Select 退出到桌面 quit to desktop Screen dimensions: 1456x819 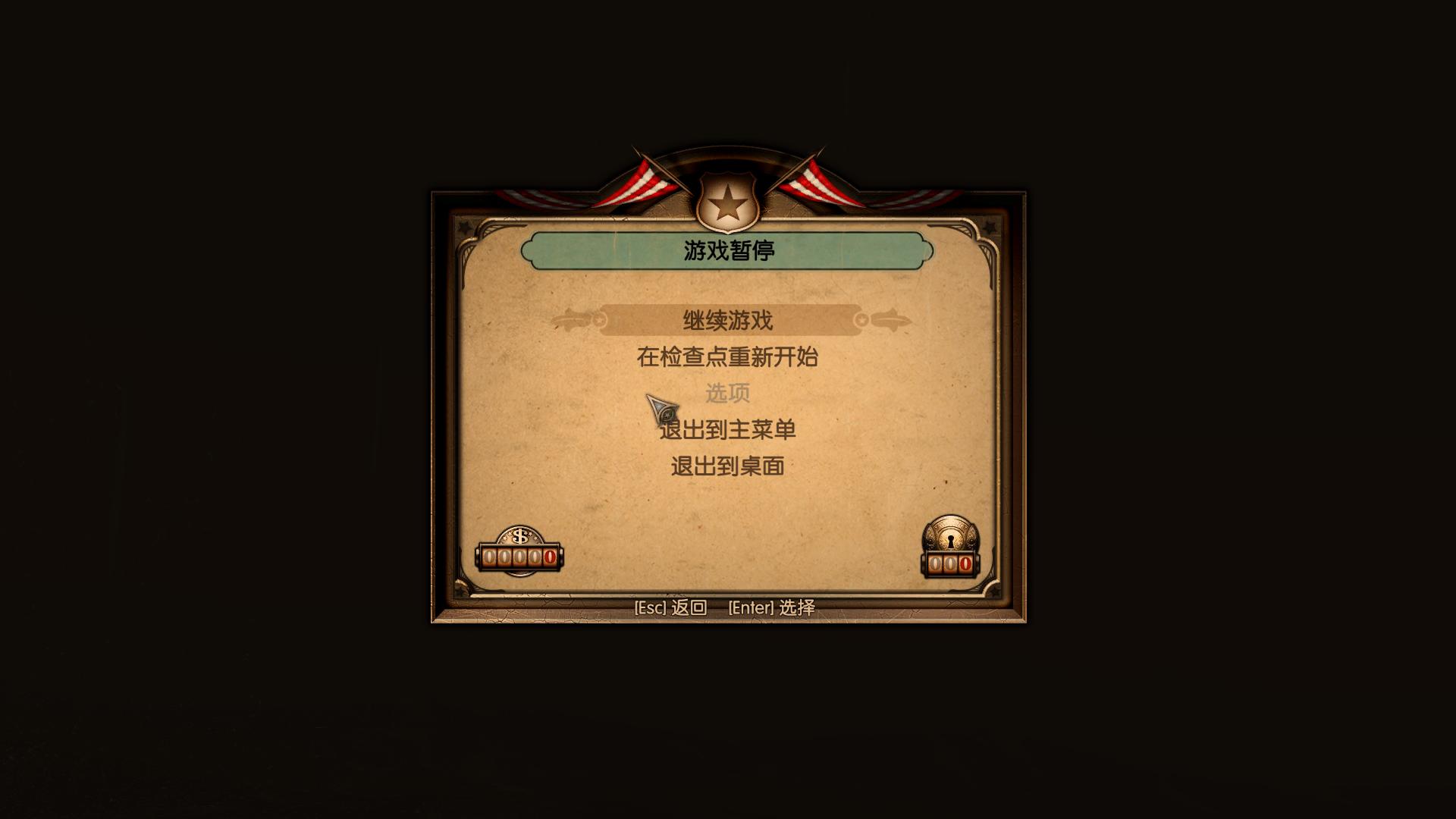728,465
